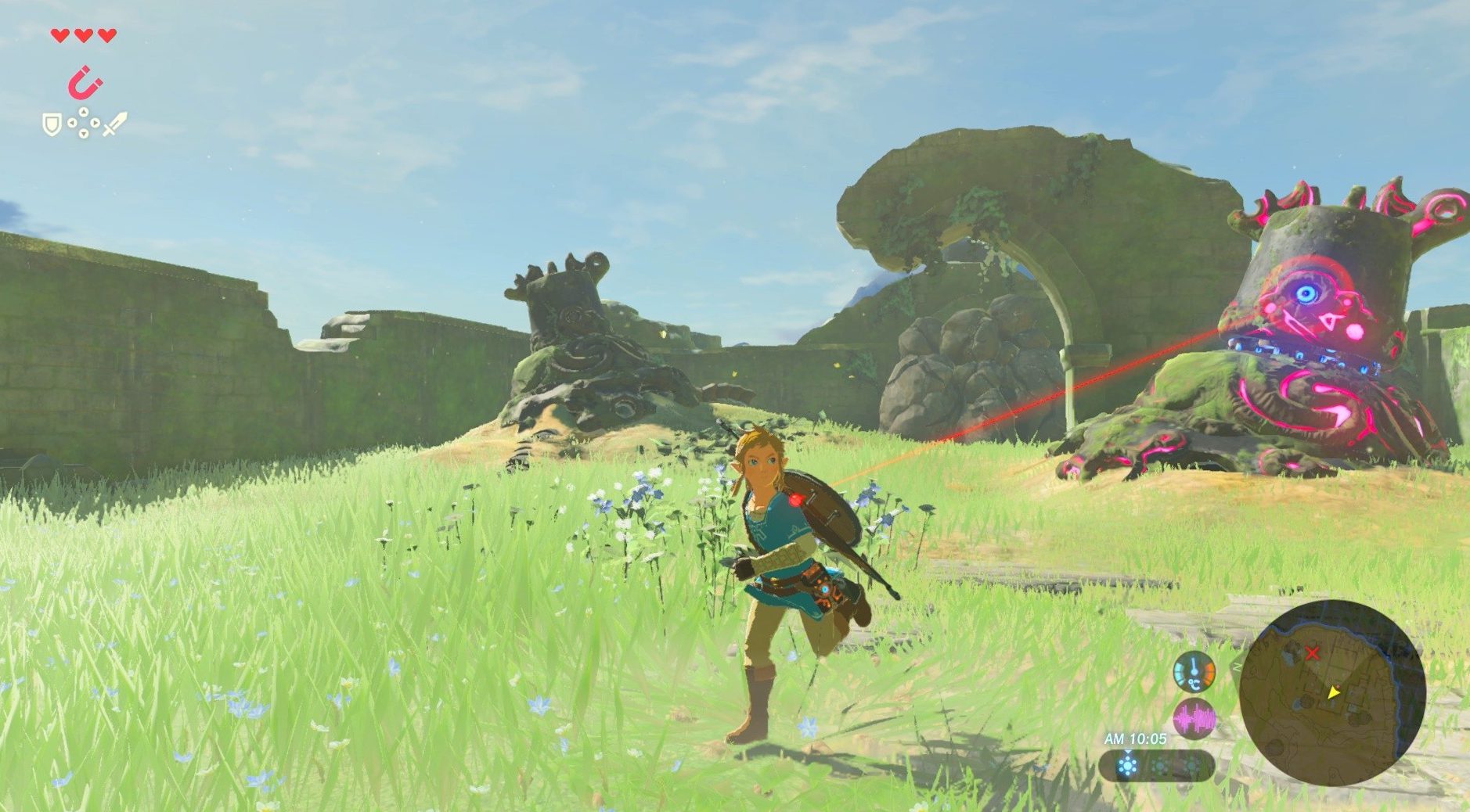Image resolution: width=1470 pixels, height=812 pixels.
Task: Click the yellow player arrow on the minimap
Action: 1333,693
